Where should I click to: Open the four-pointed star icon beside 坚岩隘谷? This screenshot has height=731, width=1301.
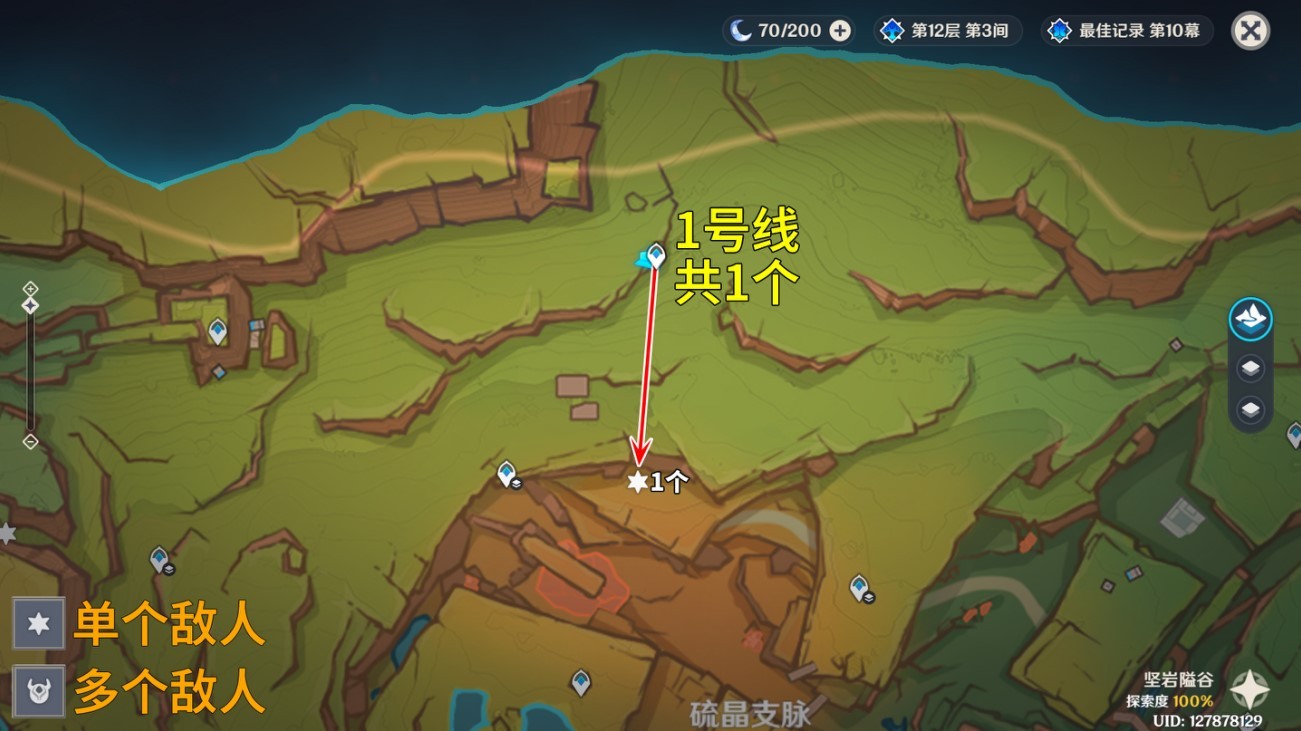[1250, 689]
